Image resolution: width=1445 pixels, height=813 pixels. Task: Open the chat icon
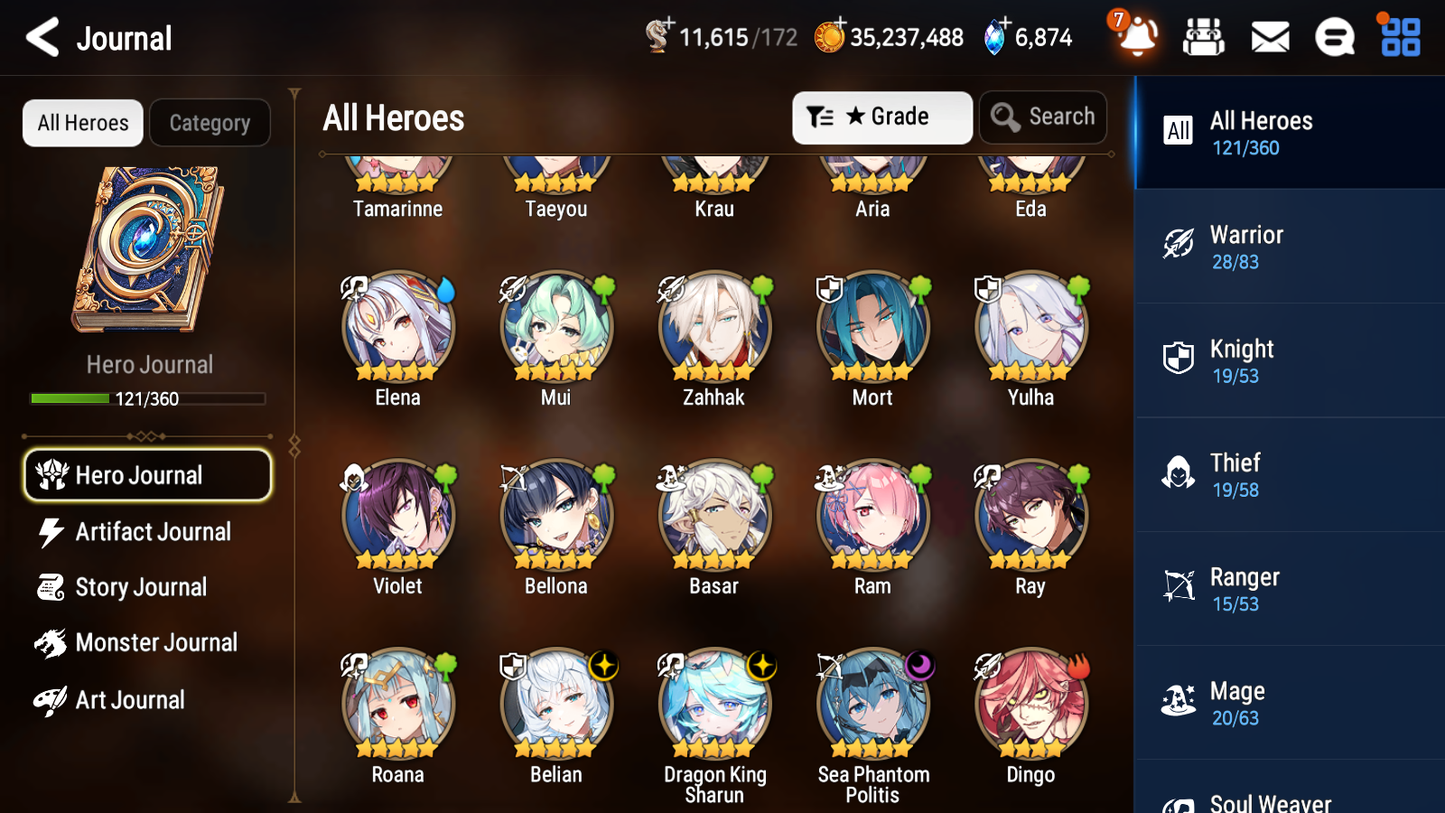[x=1335, y=36]
